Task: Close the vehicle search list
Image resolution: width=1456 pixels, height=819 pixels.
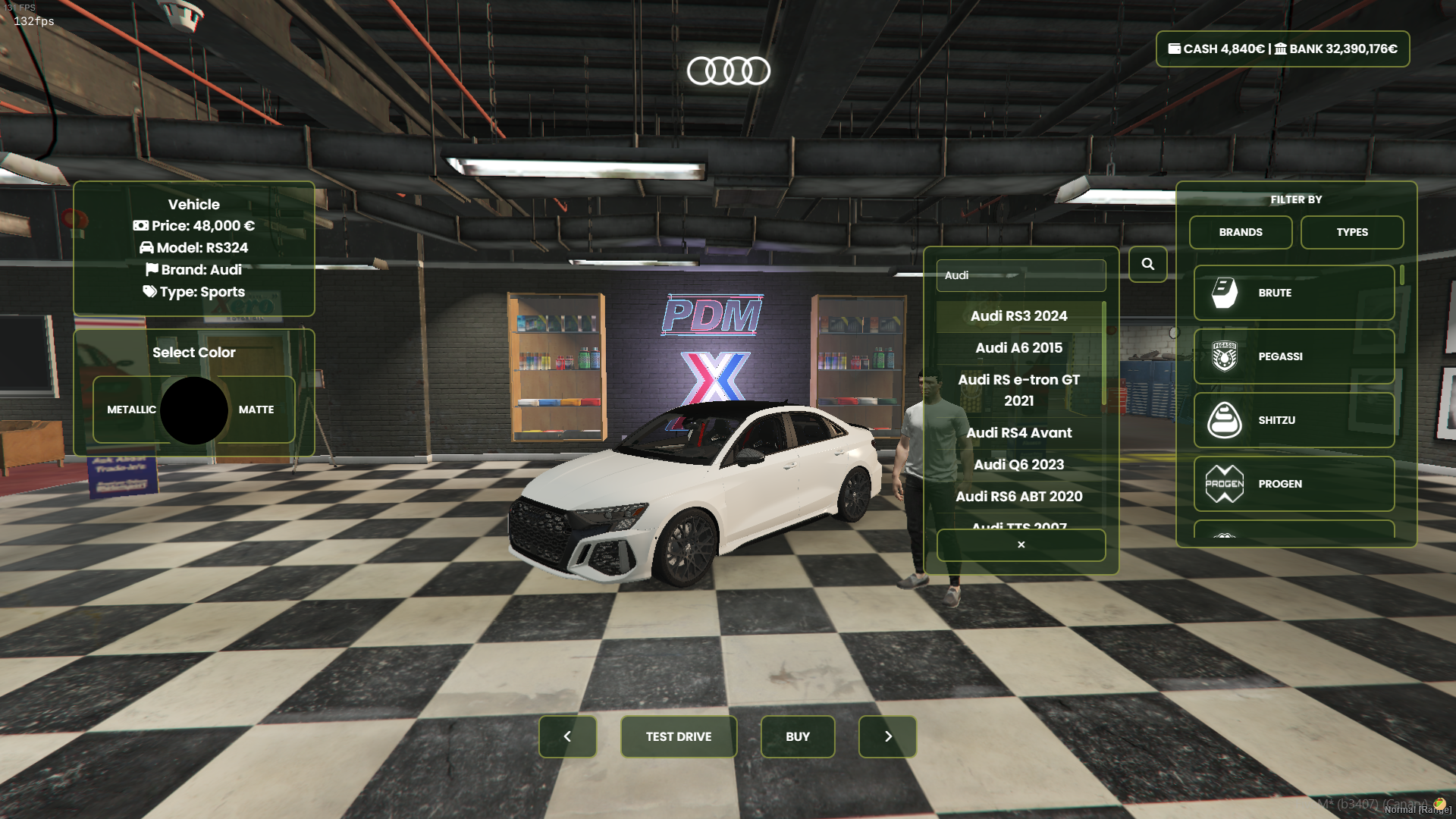Action: [1021, 544]
